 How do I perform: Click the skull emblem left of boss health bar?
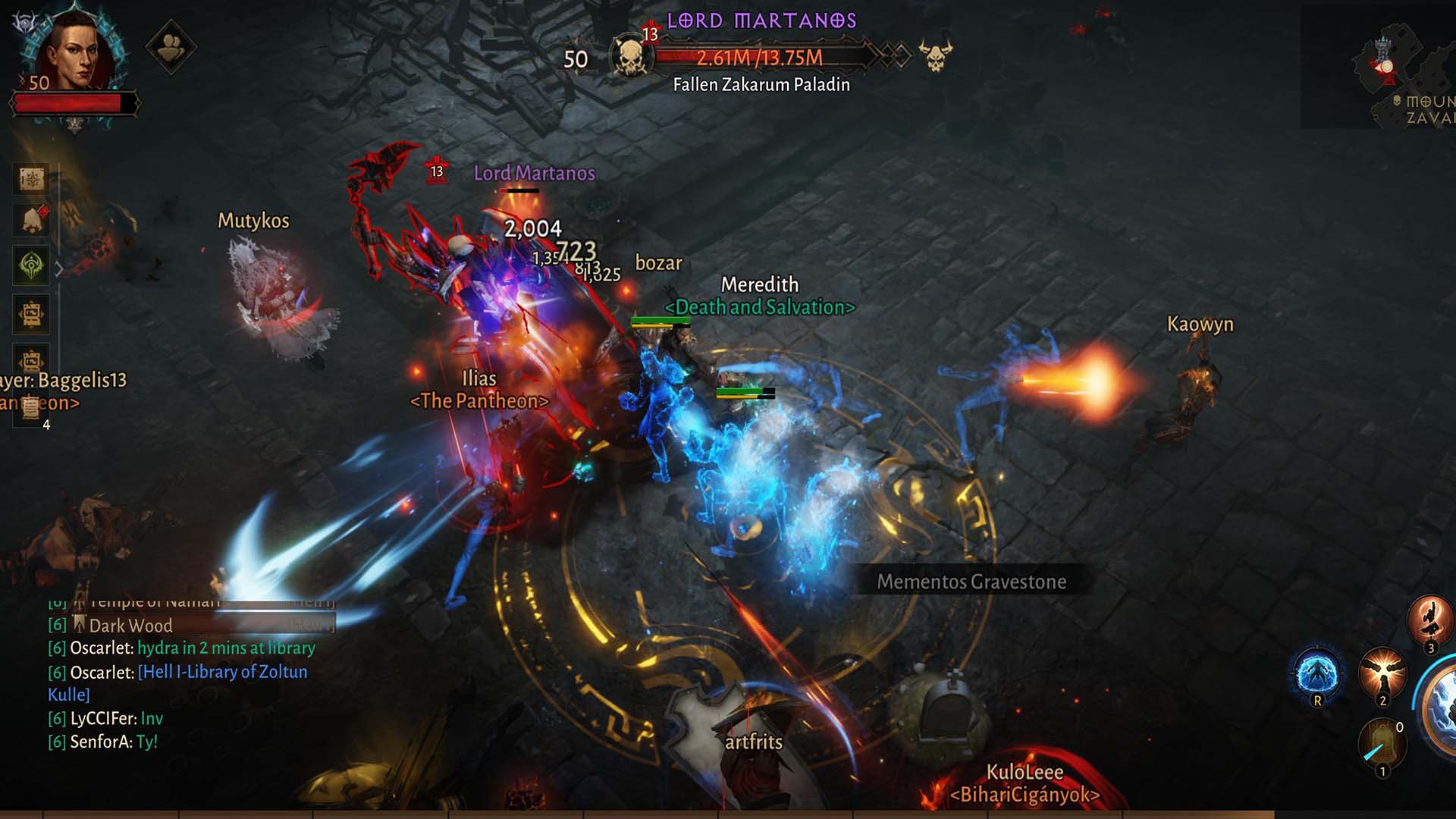632,55
